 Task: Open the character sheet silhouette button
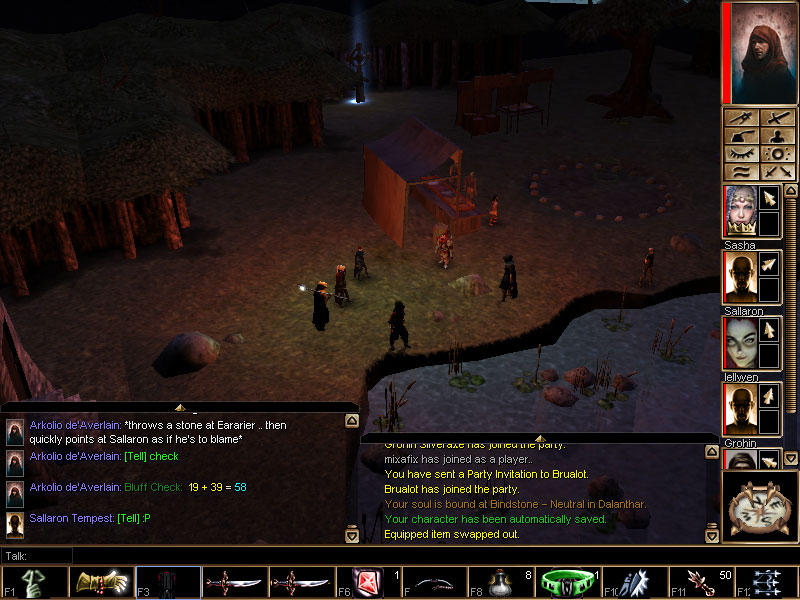click(x=775, y=137)
